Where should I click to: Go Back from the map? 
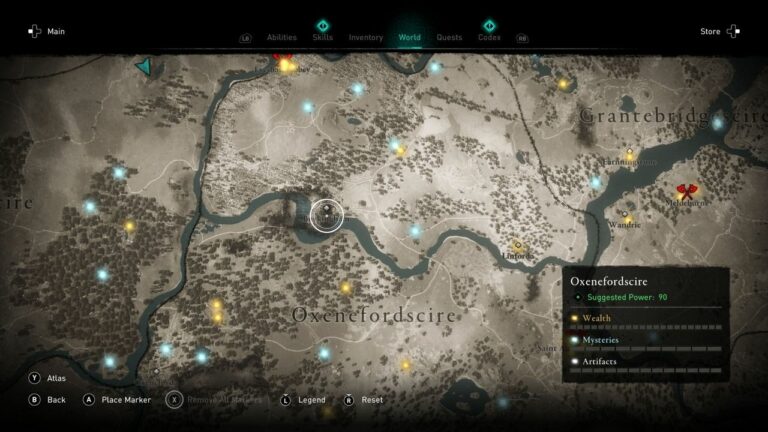48,400
